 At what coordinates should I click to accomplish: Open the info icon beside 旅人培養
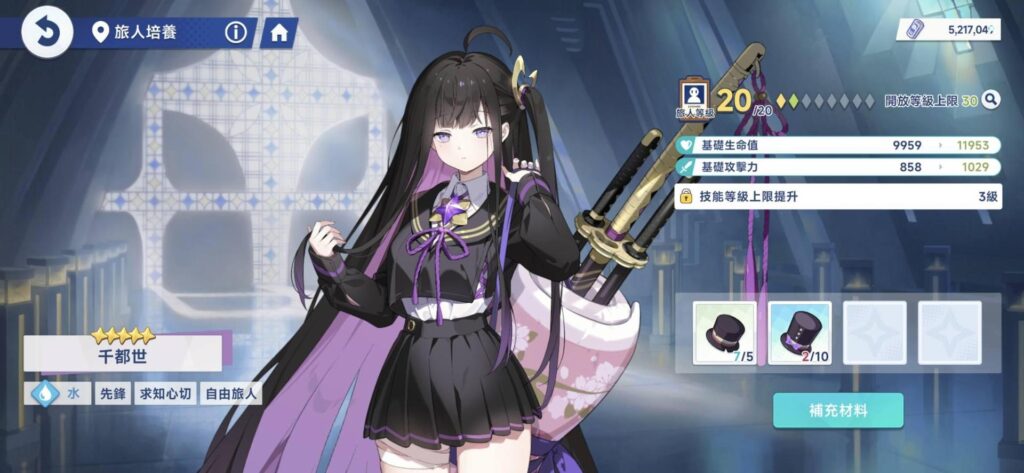click(236, 33)
